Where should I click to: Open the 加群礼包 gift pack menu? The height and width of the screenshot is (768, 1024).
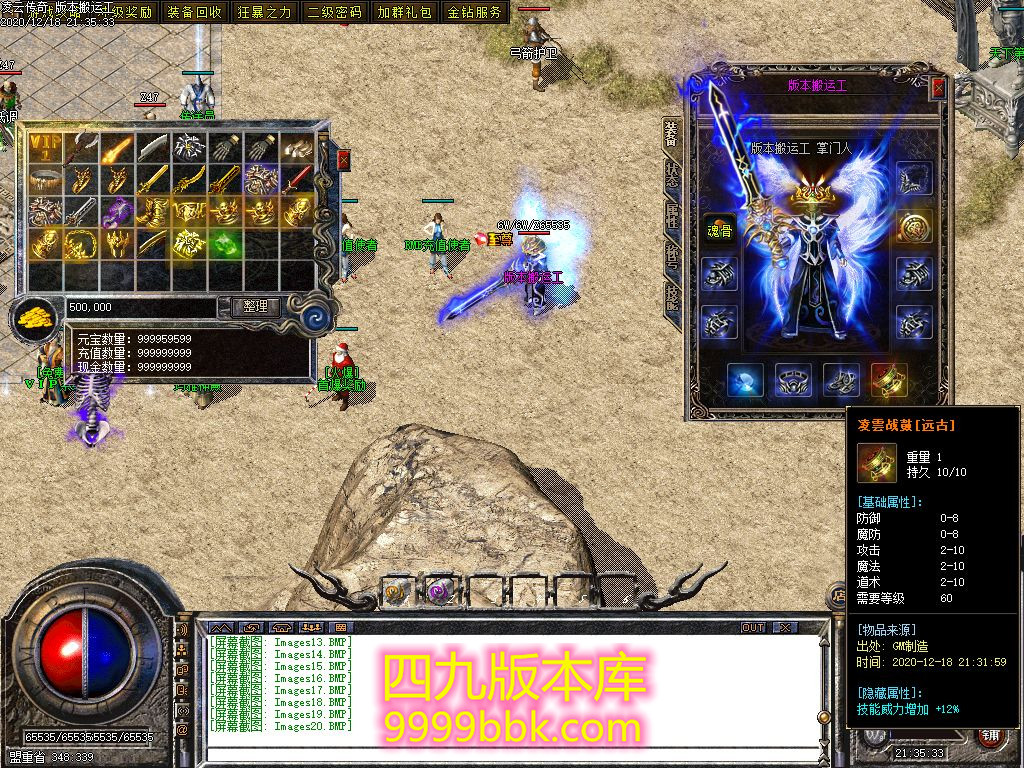coord(404,12)
